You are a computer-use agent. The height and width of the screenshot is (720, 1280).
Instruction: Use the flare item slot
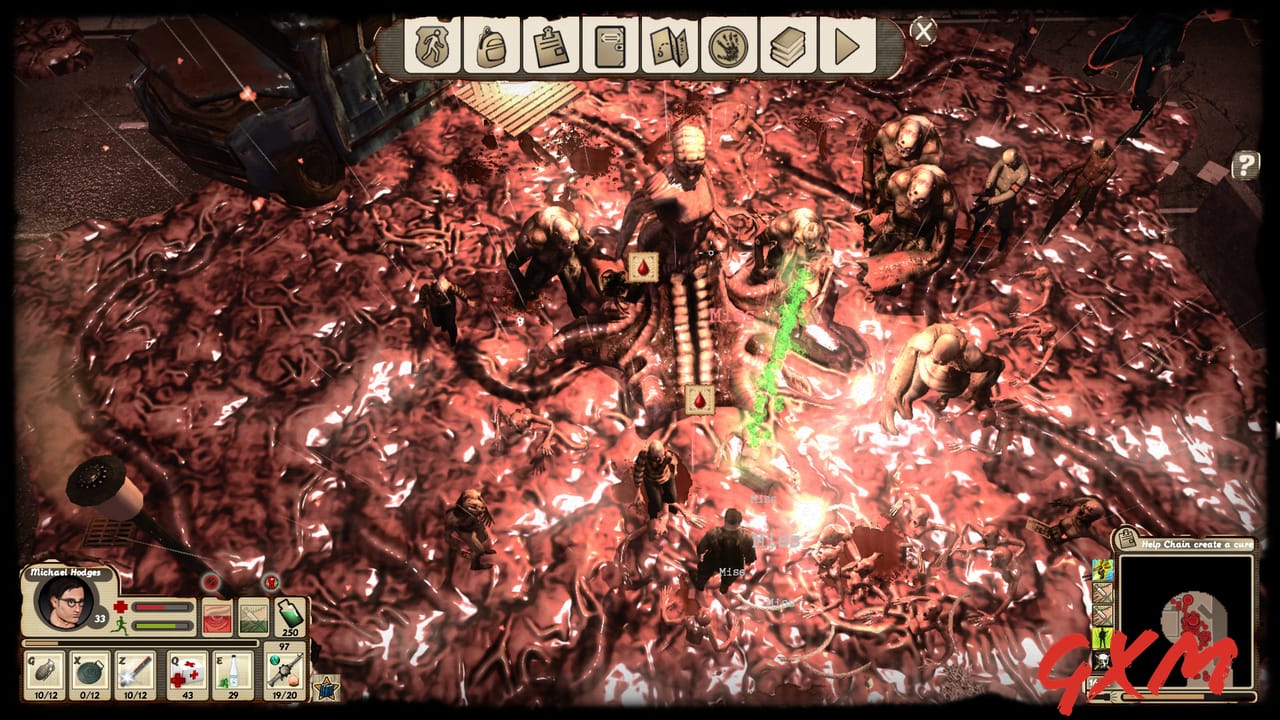click(x=136, y=673)
